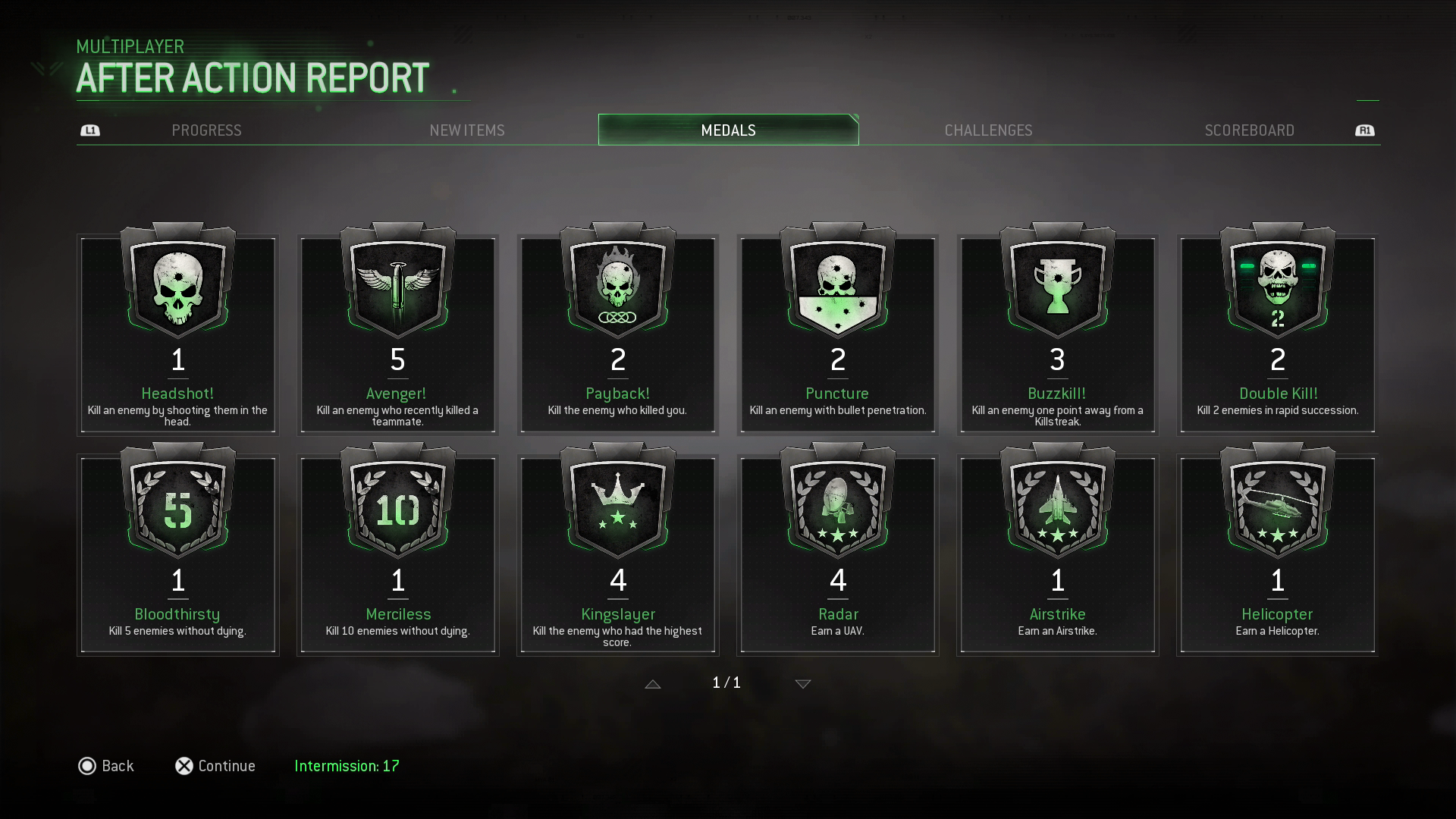Switch to the Challenges tab
The image size is (1456, 819).
[x=988, y=130]
